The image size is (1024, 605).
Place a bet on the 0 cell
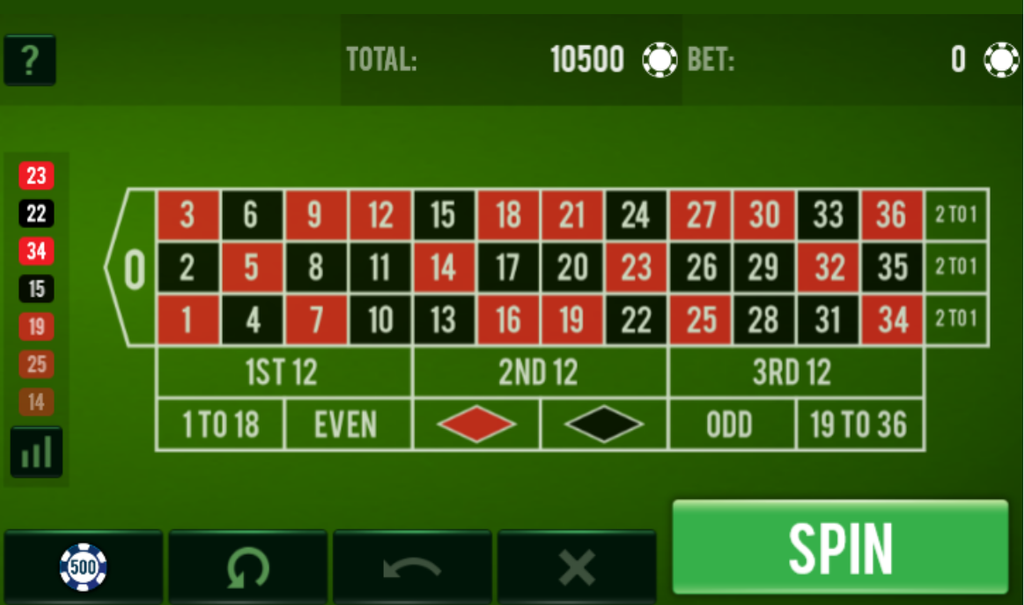[x=134, y=268]
